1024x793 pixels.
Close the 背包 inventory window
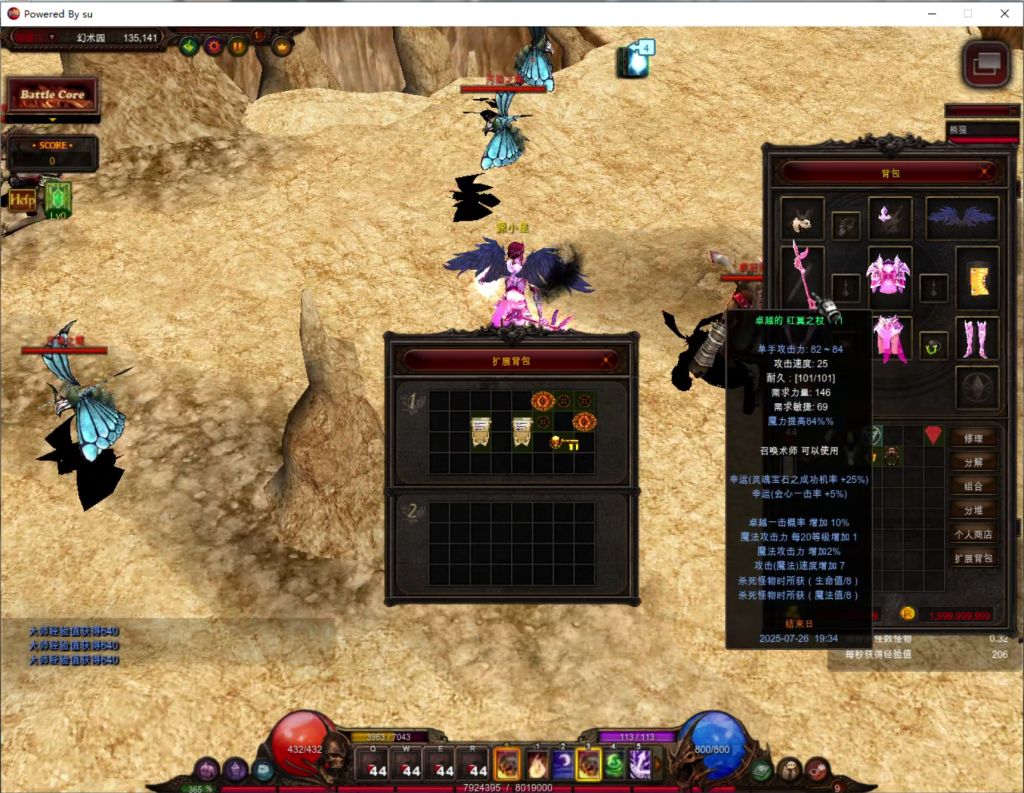(x=987, y=171)
